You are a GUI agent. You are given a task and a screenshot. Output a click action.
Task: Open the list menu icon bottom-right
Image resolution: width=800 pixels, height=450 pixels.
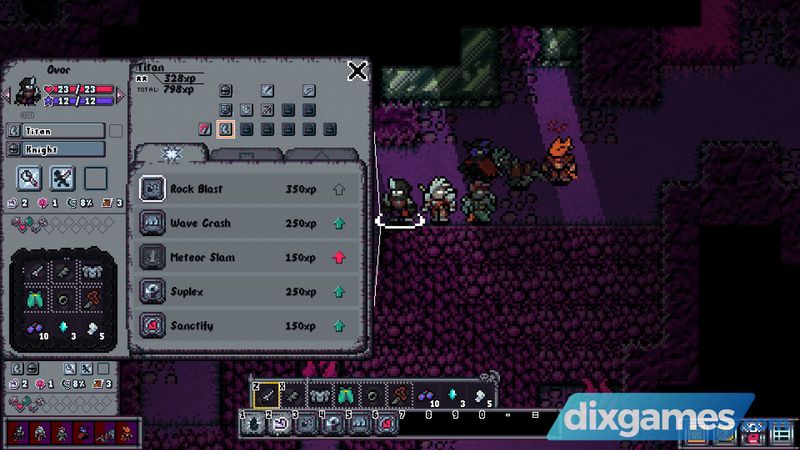click(x=778, y=433)
